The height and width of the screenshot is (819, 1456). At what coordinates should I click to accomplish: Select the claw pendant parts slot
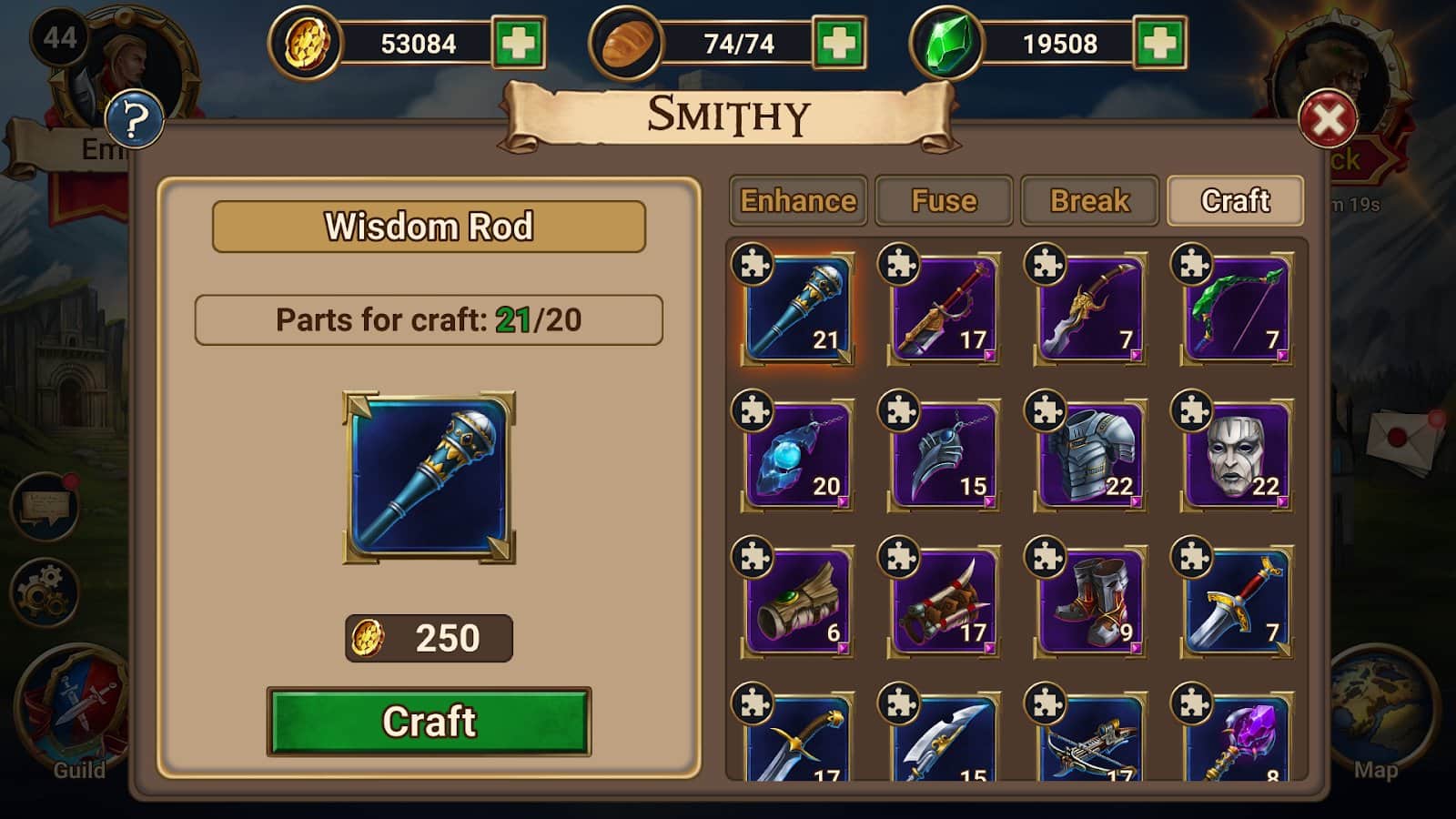click(944, 455)
